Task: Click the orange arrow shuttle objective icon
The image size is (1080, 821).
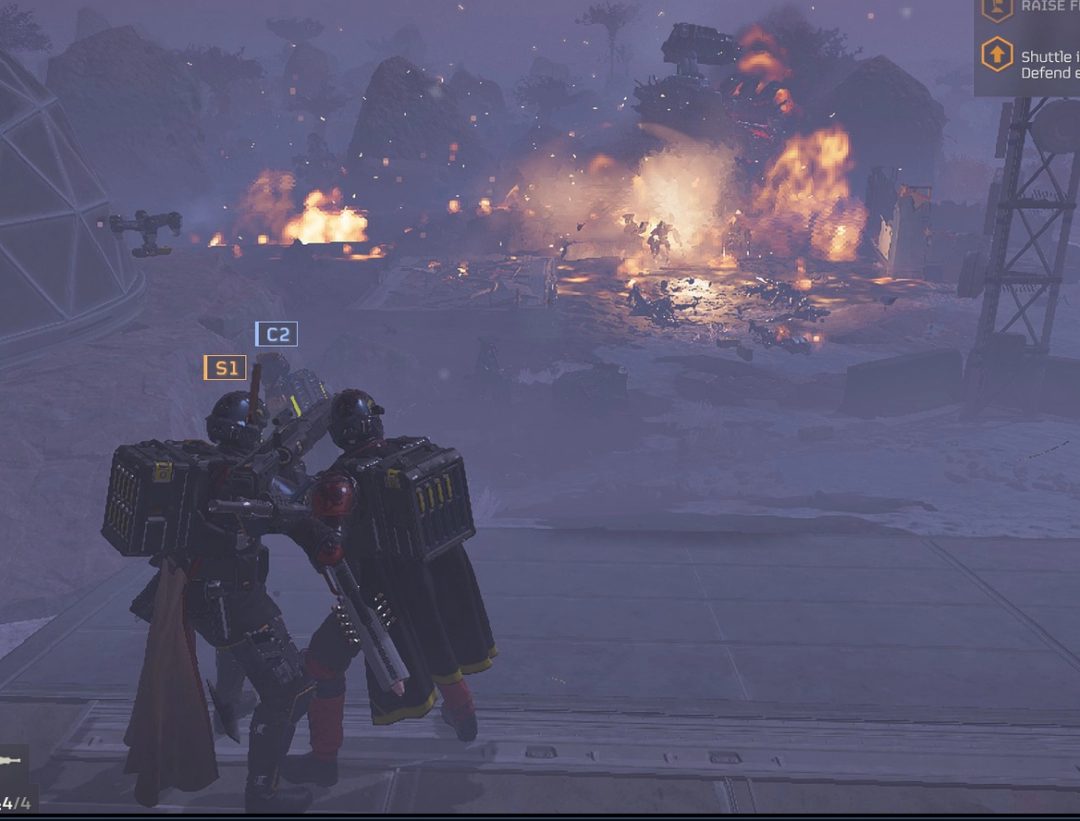Action: click(997, 55)
